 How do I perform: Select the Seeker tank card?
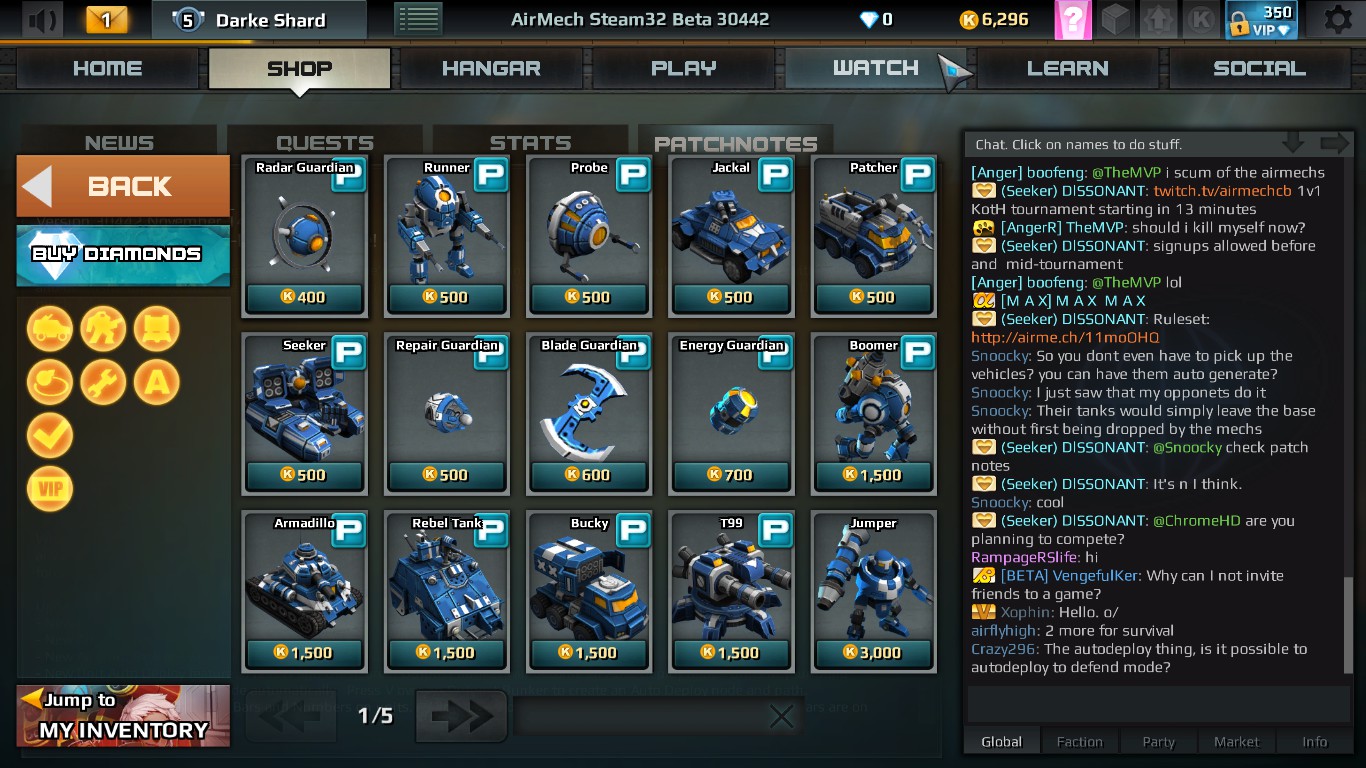(x=304, y=414)
